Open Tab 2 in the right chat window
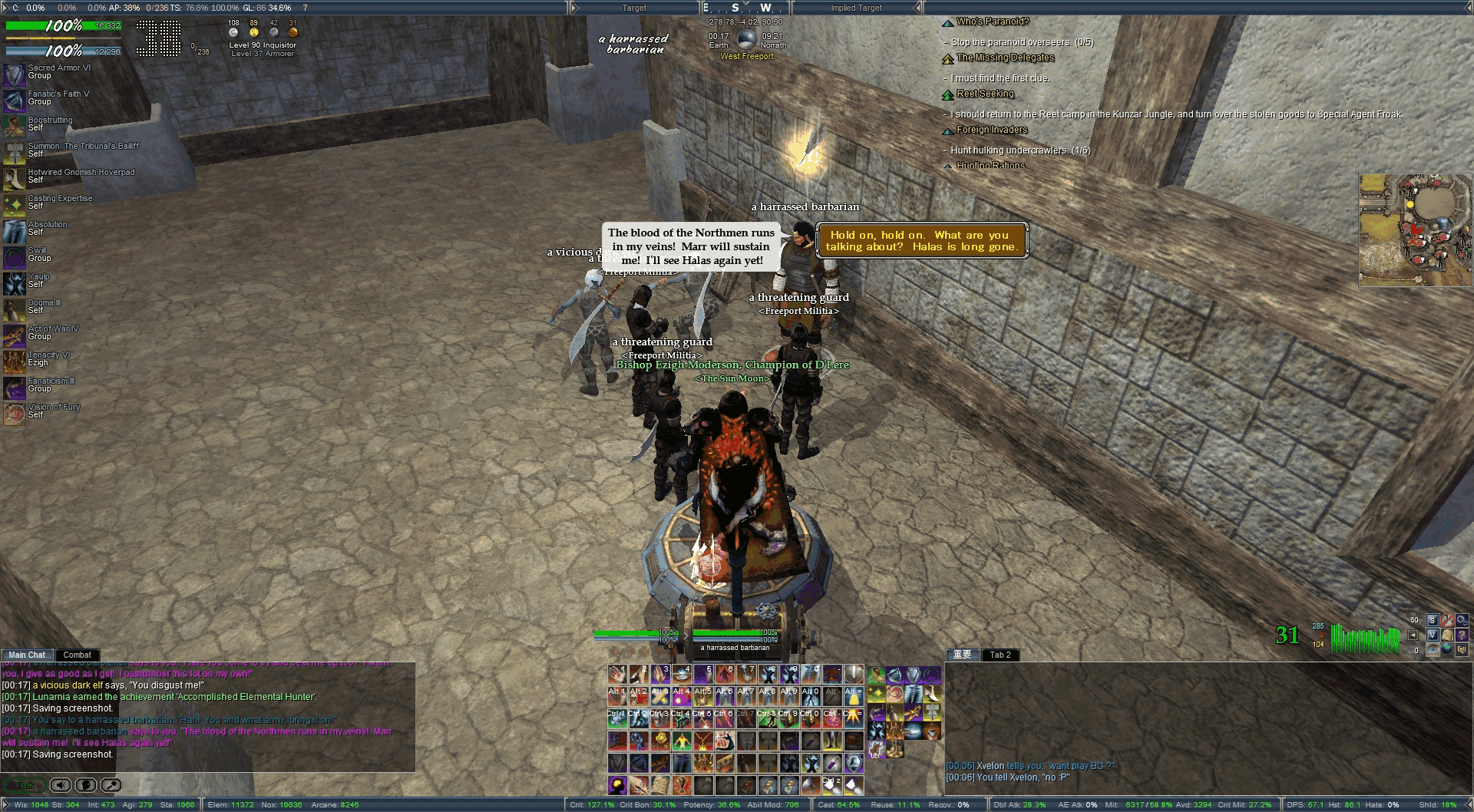The image size is (1474, 812). (x=1000, y=655)
